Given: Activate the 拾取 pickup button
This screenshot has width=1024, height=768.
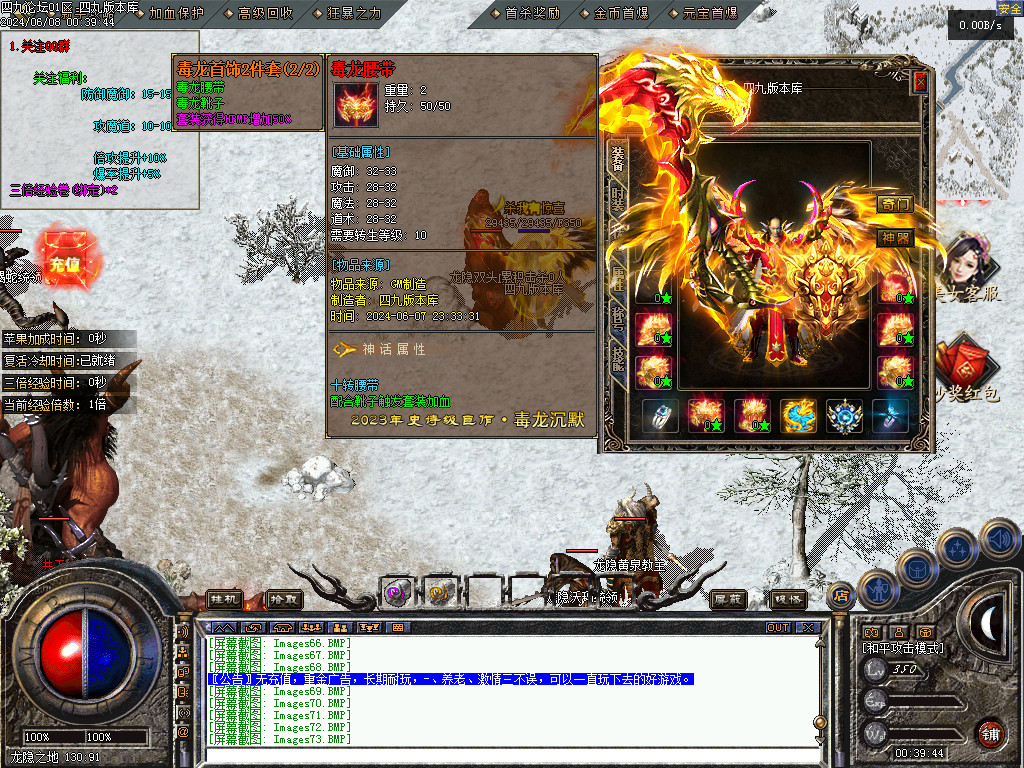Looking at the screenshot, I should 284,598.
